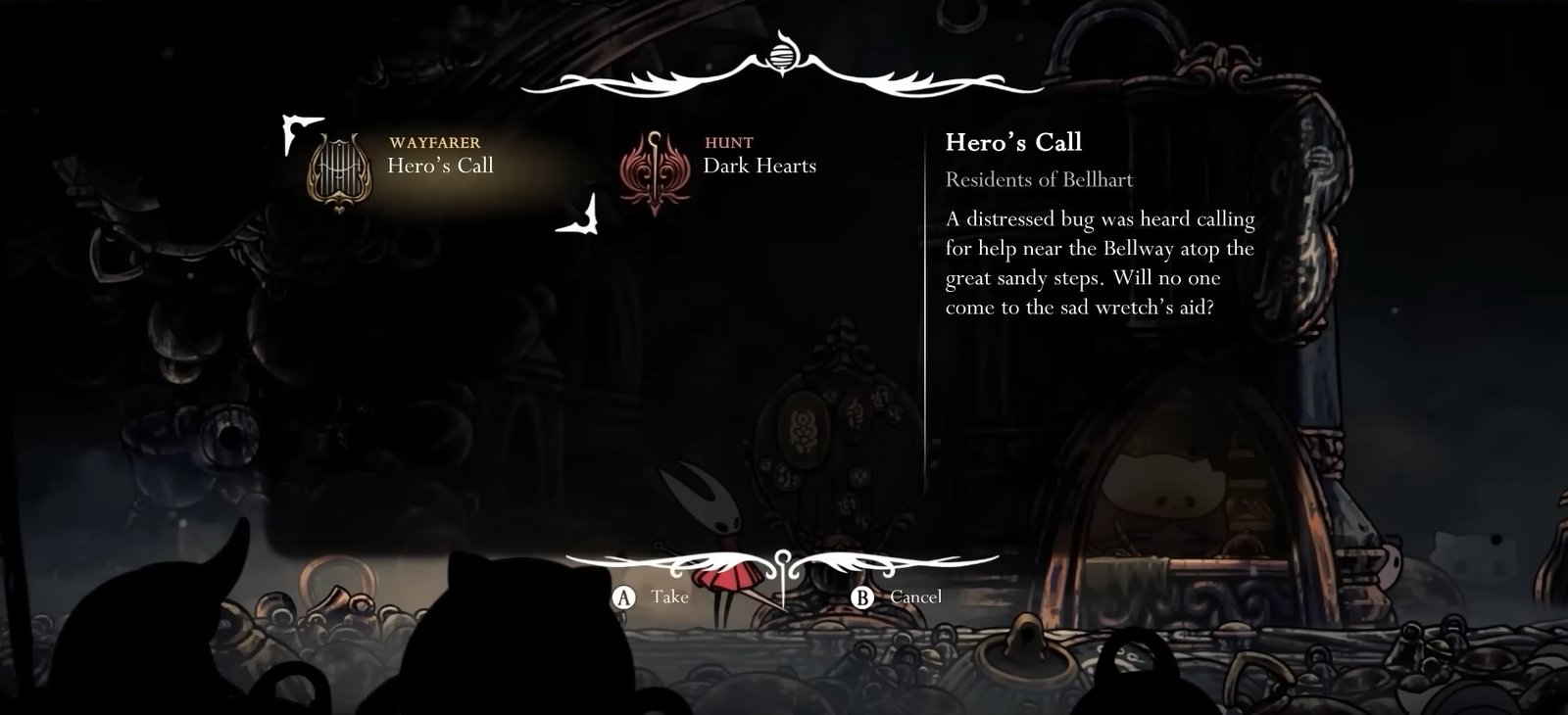The image size is (1568, 715).
Task: Take the selected quest
Action: click(x=652, y=596)
